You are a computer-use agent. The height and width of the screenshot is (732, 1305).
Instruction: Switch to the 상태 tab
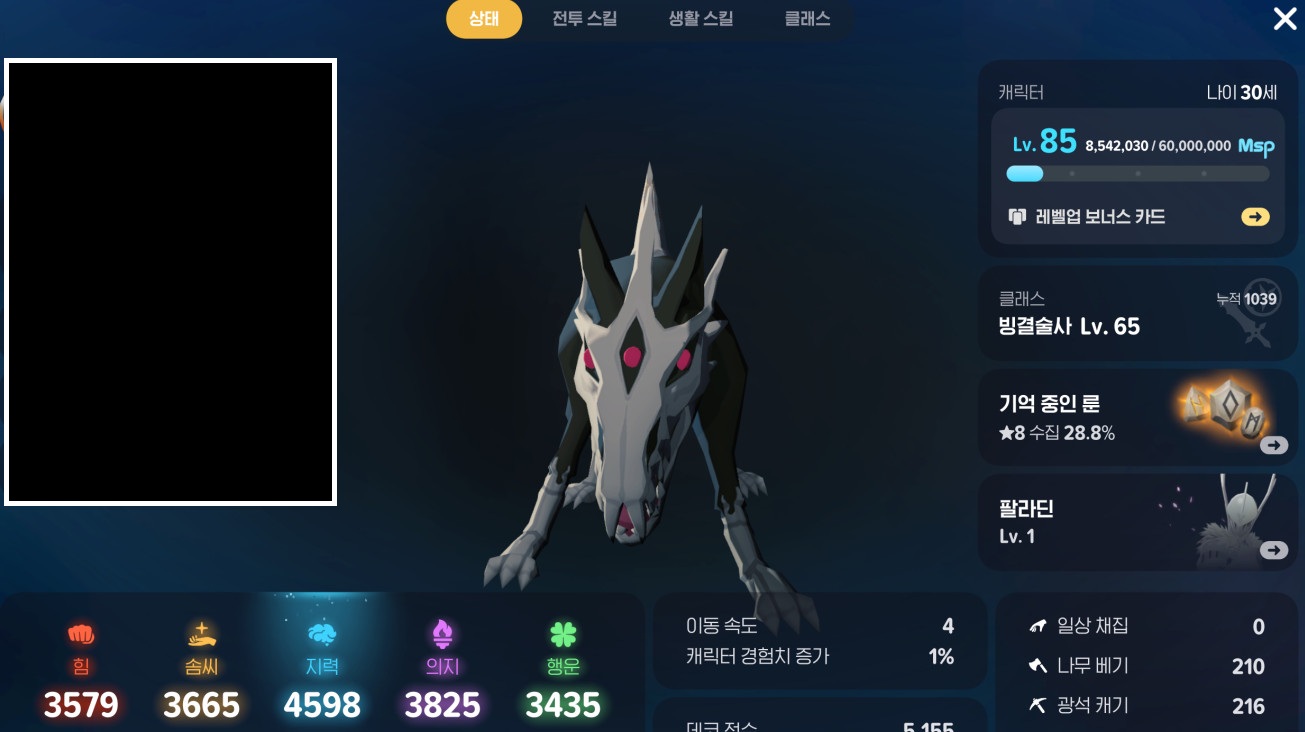tap(484, 19)
